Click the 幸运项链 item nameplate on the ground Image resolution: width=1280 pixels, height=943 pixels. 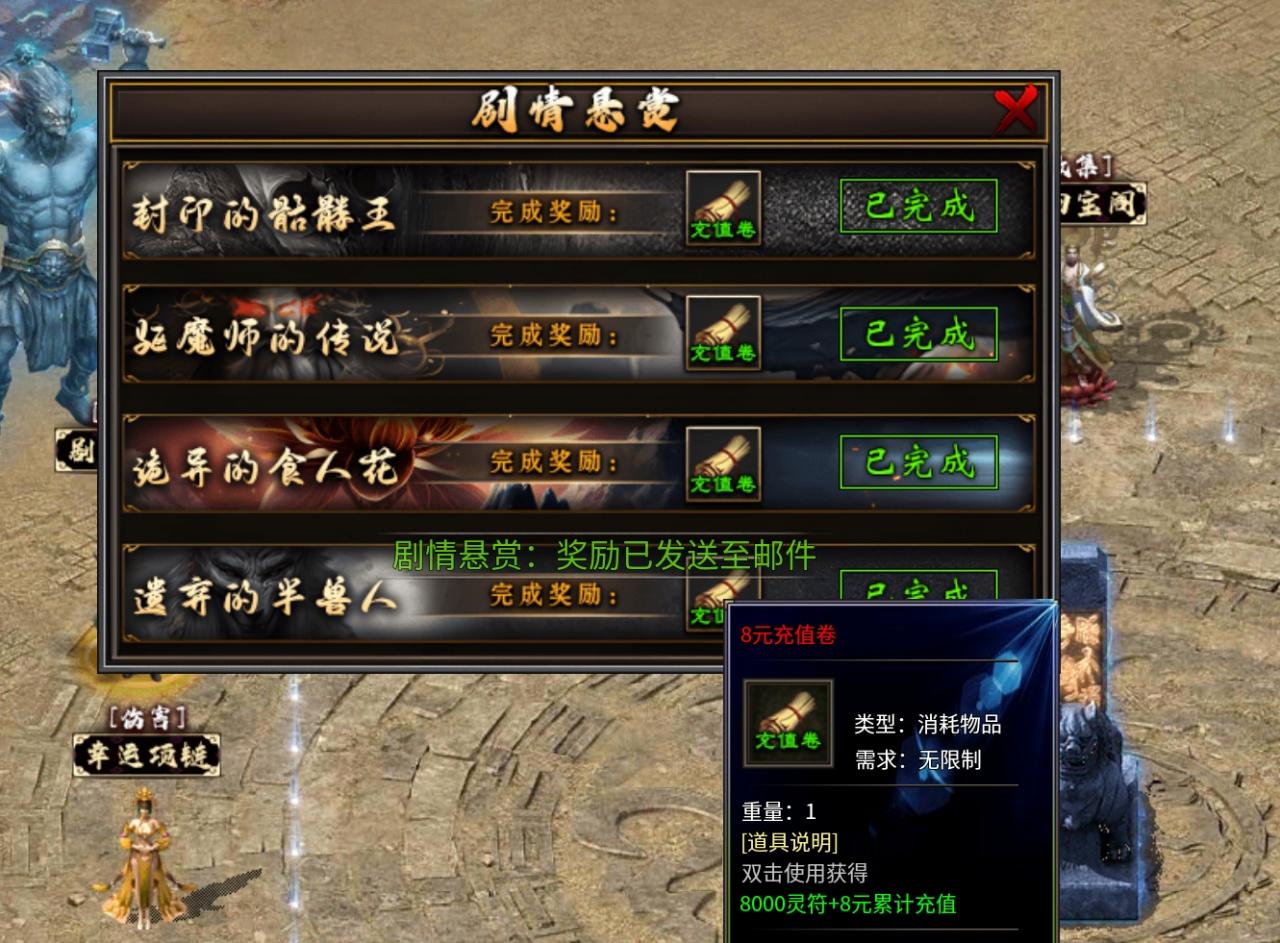point(147,757)
